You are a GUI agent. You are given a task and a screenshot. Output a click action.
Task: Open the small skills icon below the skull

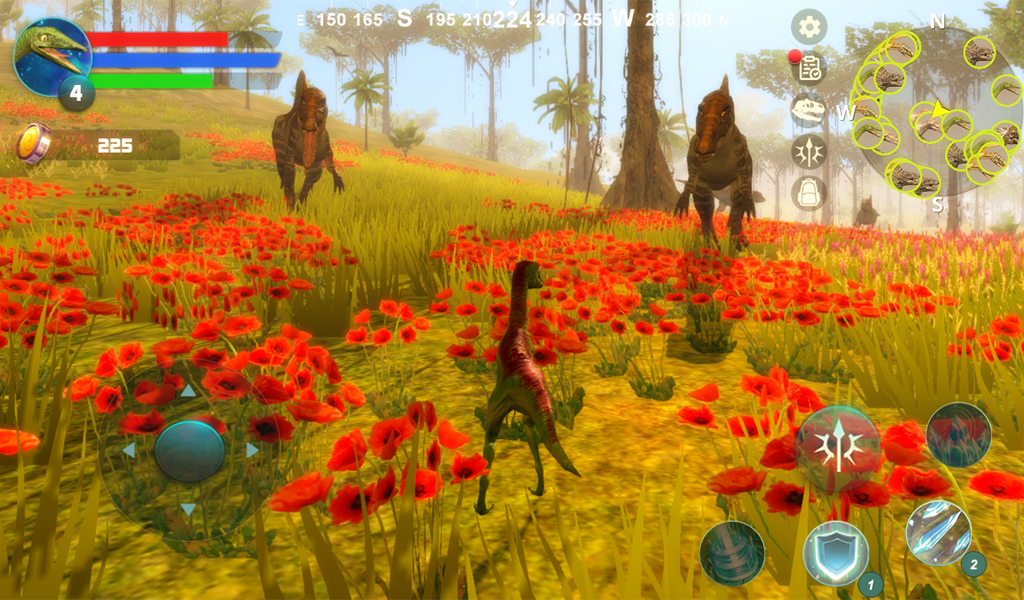tap(809, 151)
